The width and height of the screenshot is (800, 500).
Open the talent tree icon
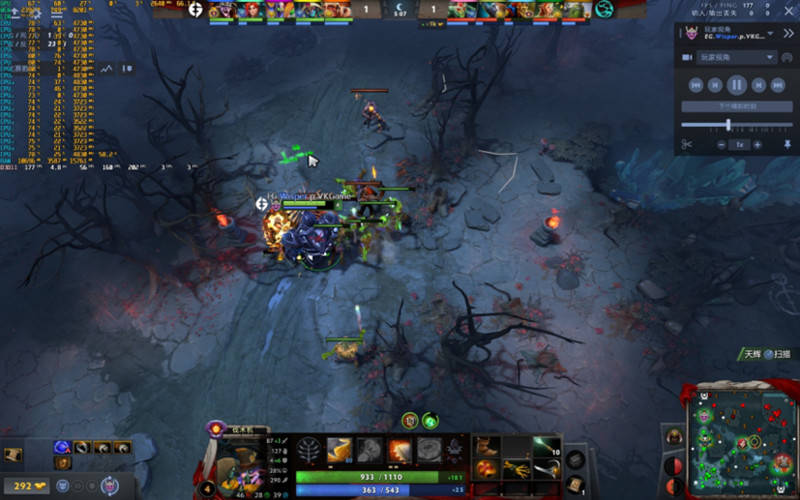point(309,449)
